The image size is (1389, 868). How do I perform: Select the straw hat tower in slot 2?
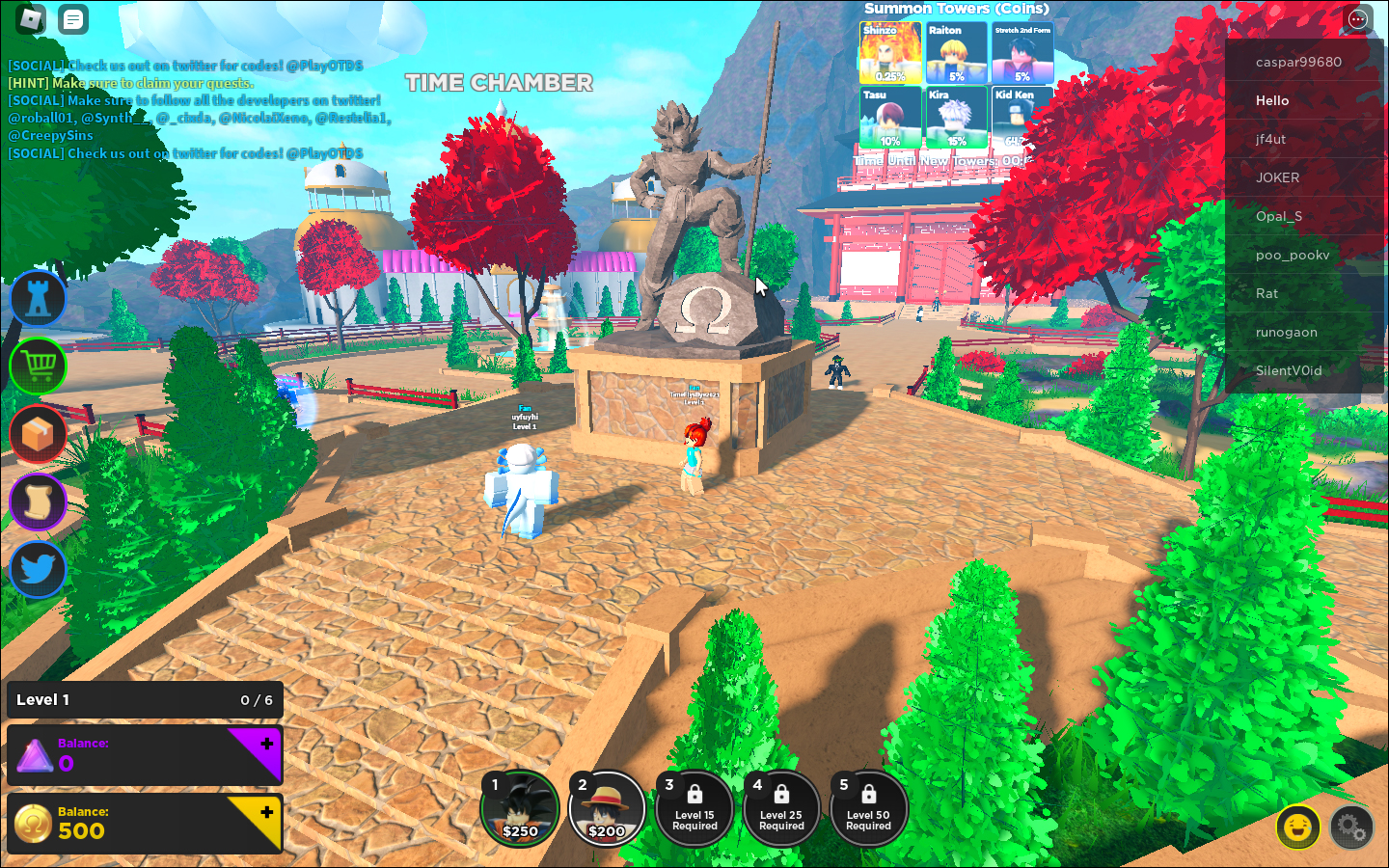[x=608, y=808]
